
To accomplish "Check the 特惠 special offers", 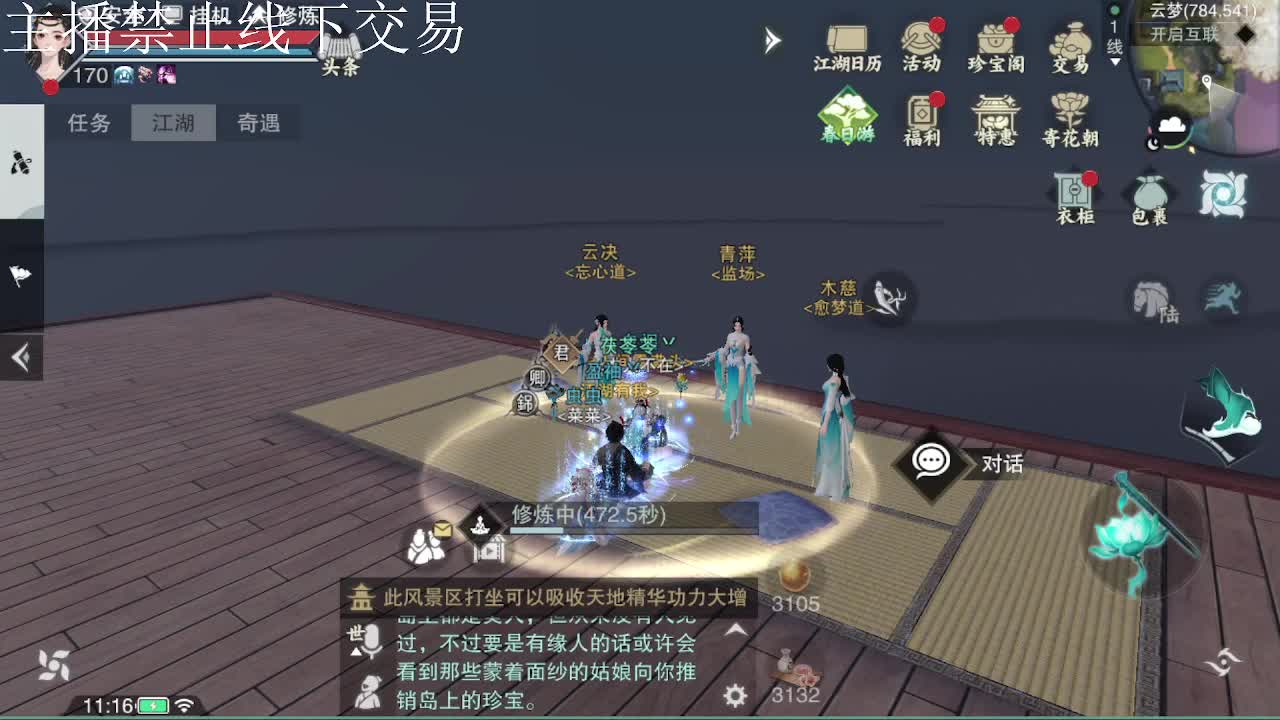I will point(994,115).
